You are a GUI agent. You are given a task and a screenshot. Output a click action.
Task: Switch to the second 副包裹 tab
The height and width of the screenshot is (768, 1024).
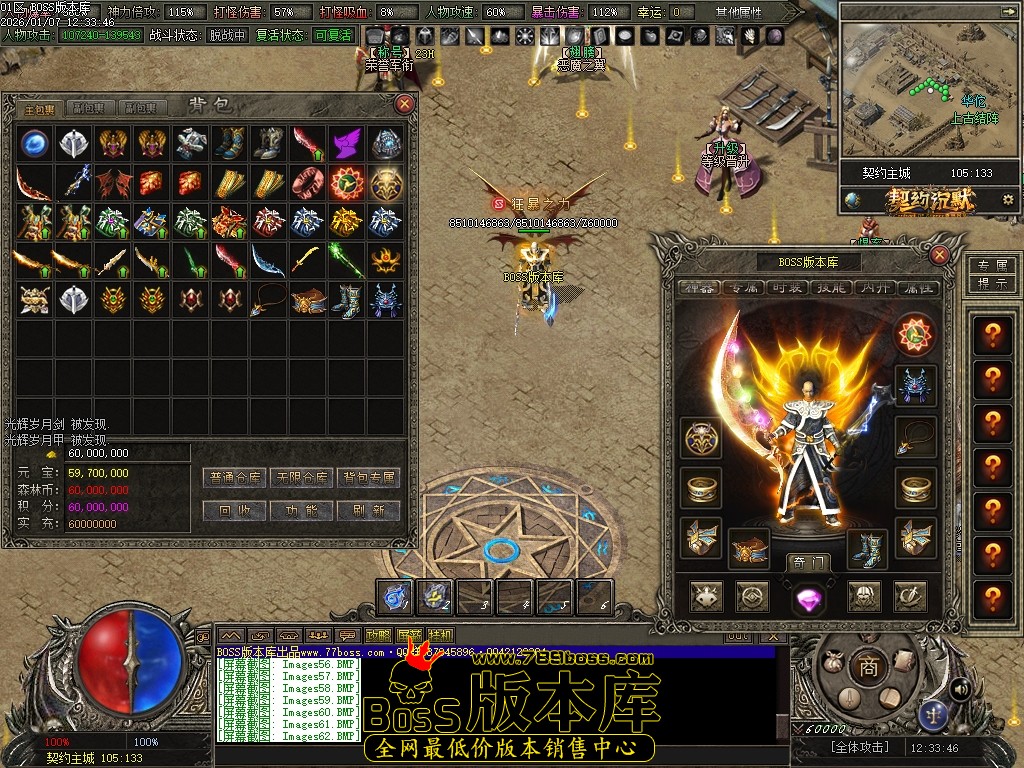click(x=141, y=108)
